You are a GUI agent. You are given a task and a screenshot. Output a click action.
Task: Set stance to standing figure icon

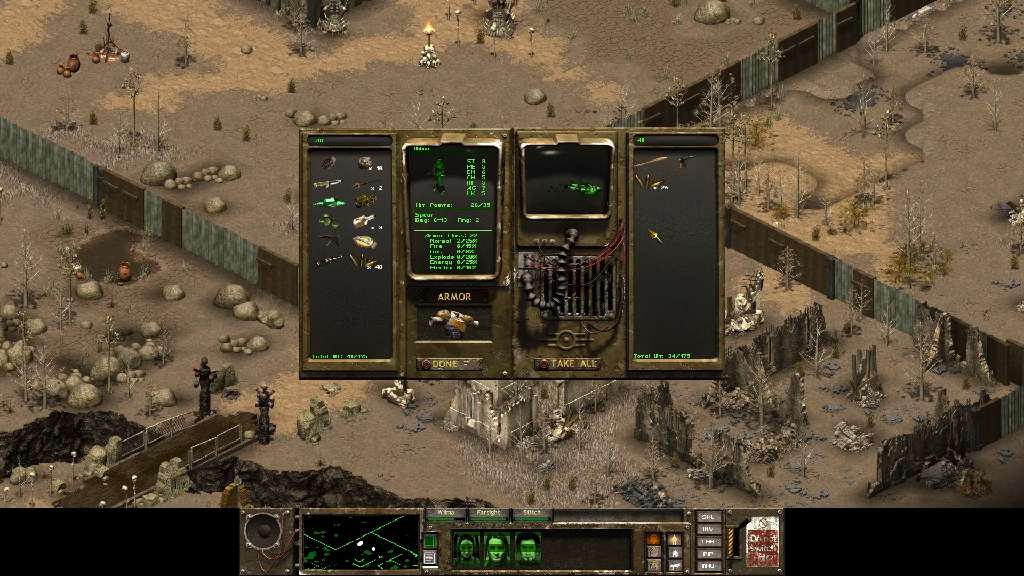coord(674,539)
